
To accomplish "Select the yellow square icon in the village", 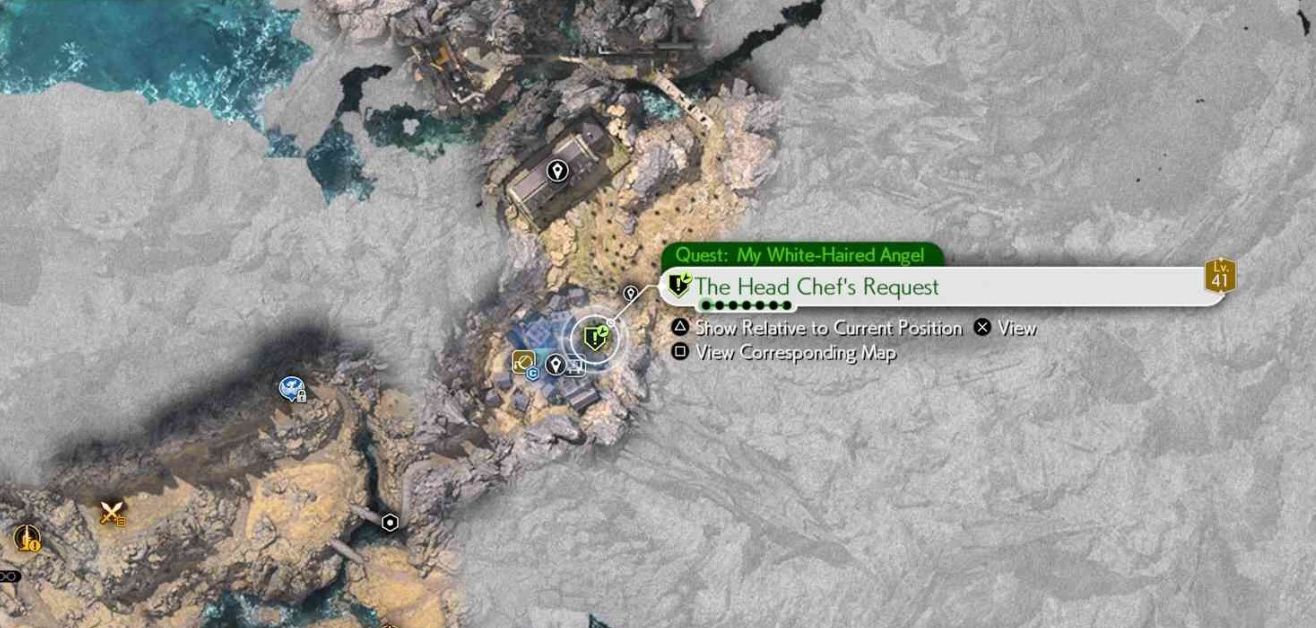I will pos(522,362).
